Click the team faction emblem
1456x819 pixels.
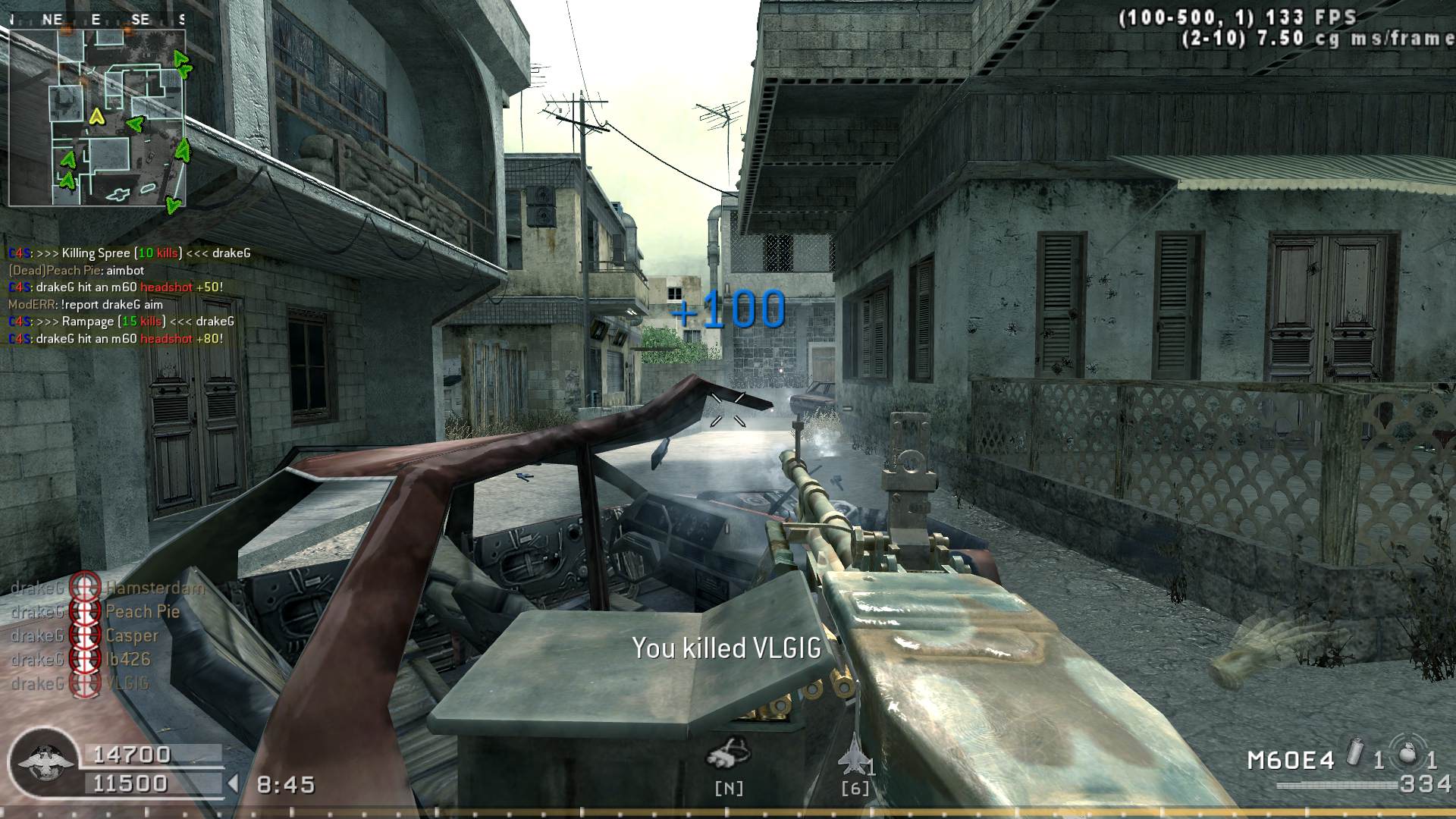click(47, 761)
